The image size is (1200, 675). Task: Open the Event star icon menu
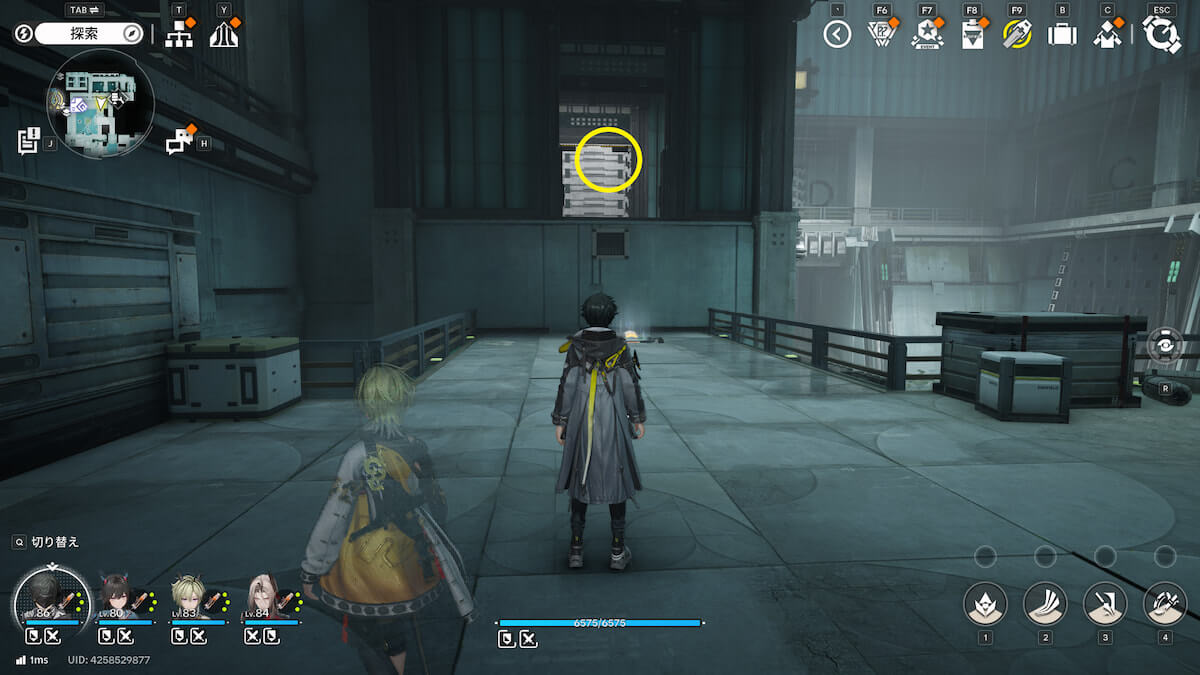coord(927,35)
